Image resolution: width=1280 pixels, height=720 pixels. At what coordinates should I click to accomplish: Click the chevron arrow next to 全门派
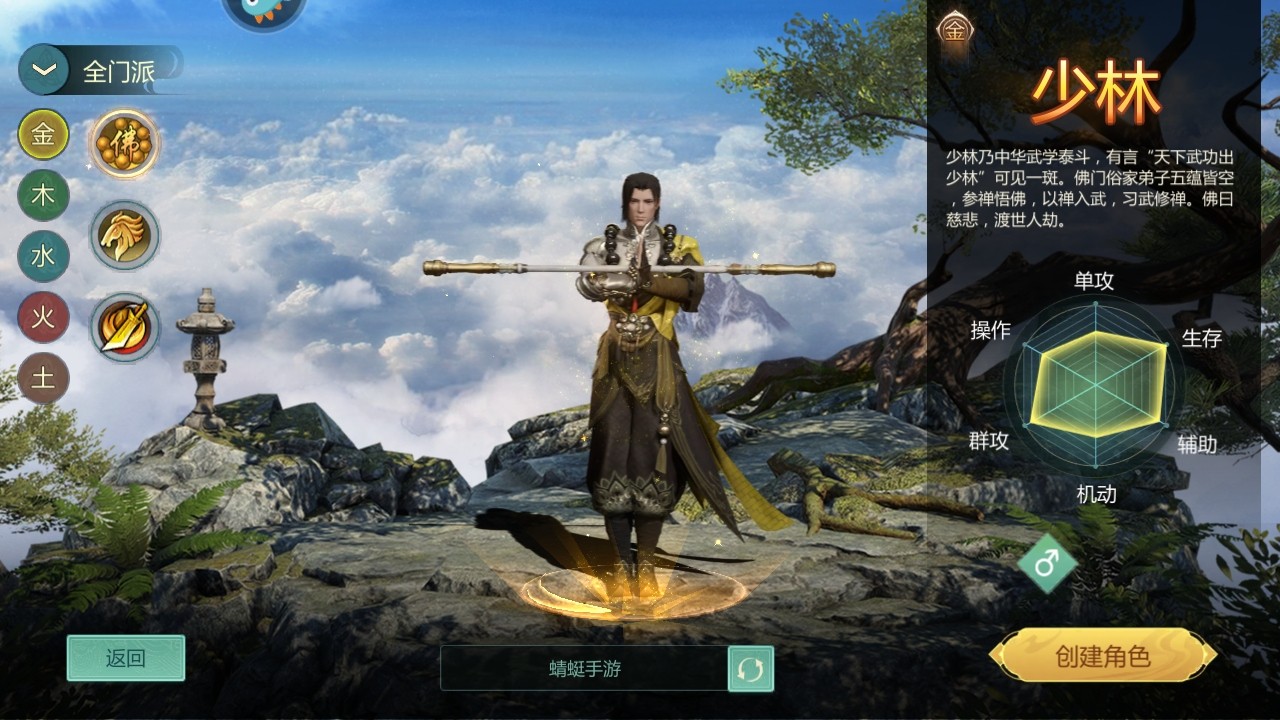click(x=42, y=69)
